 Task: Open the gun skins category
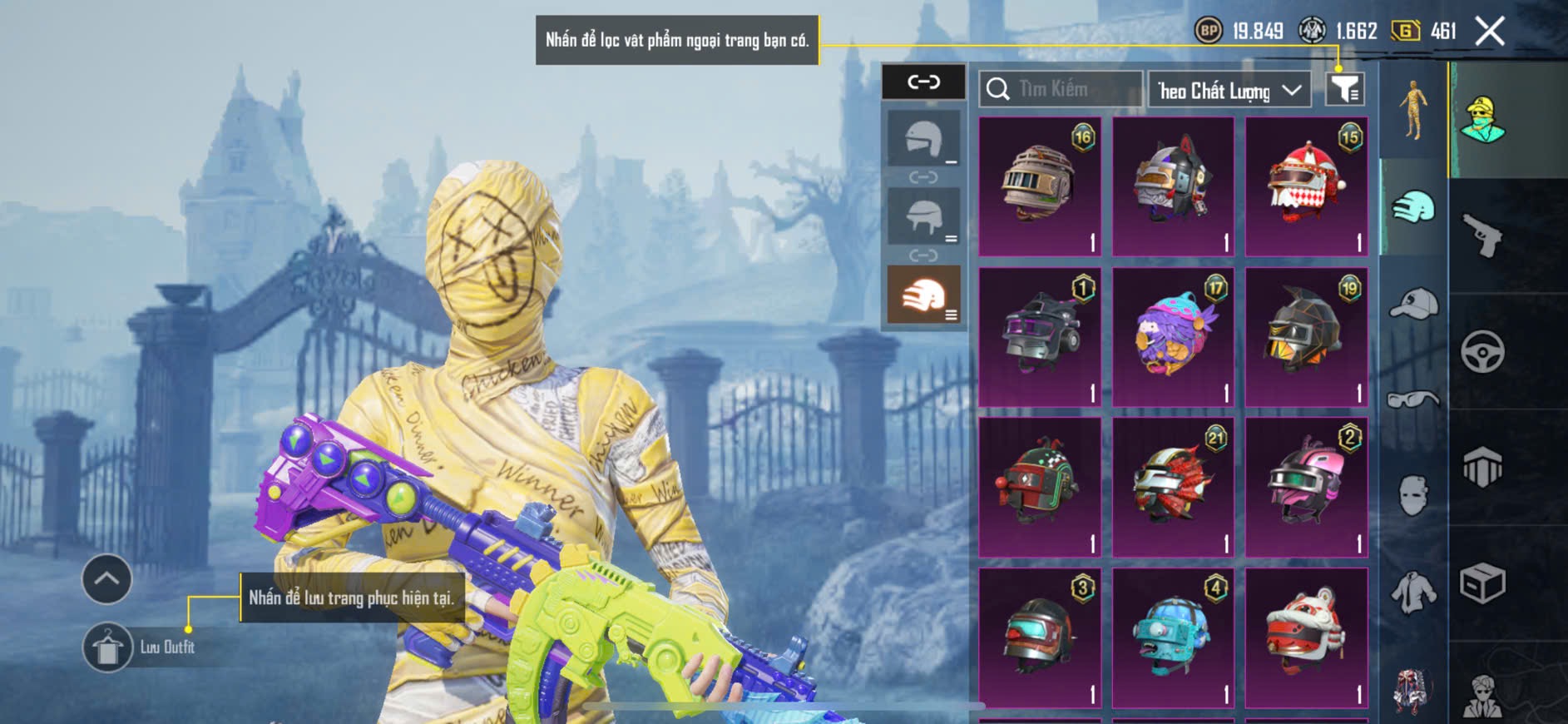point(1482,236)
